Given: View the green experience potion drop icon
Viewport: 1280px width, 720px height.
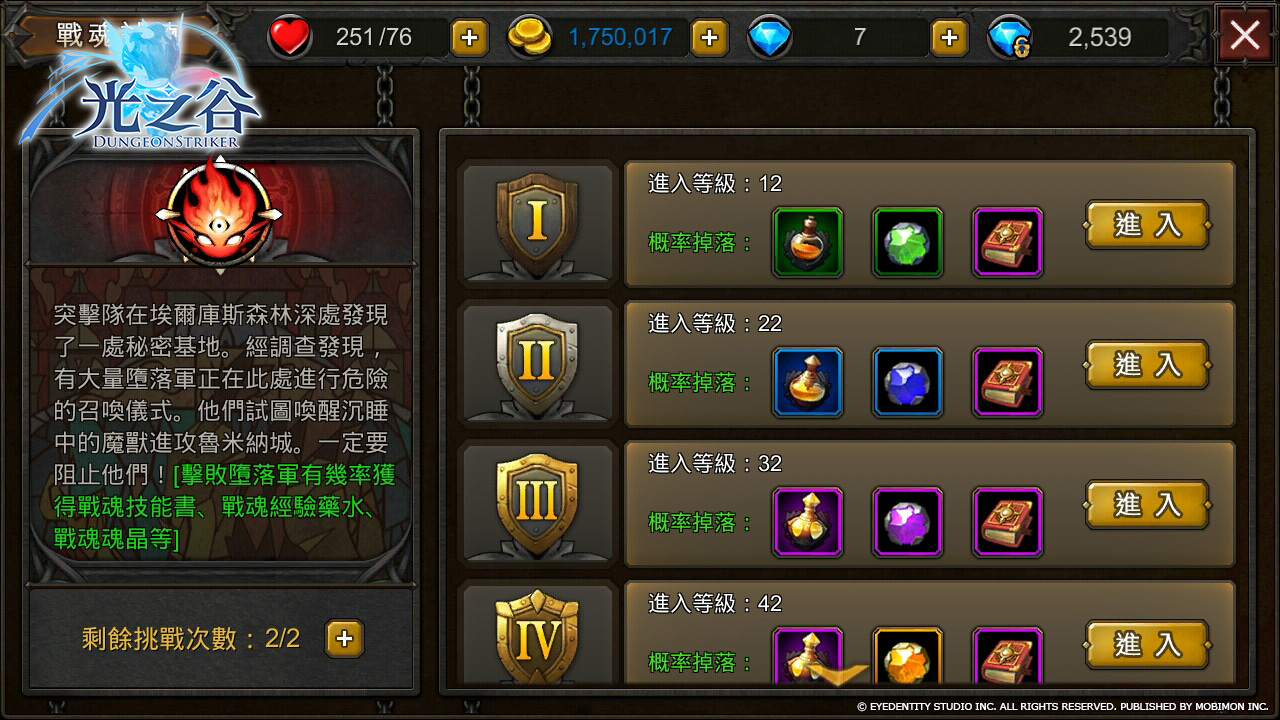Looking at the screenshot, I should [807, 241].
